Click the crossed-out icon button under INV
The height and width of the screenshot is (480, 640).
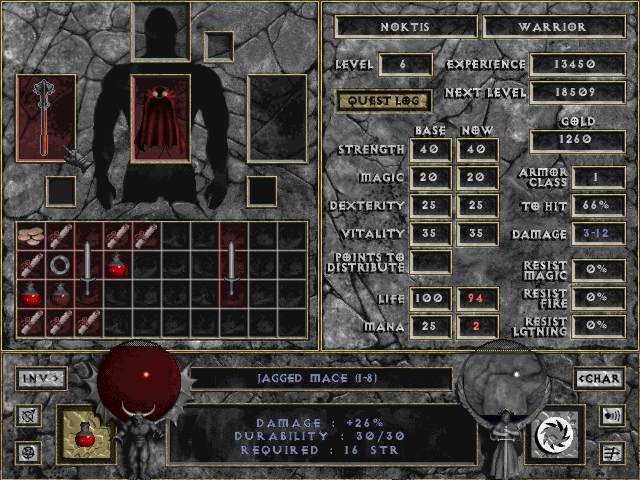[28, 414]
